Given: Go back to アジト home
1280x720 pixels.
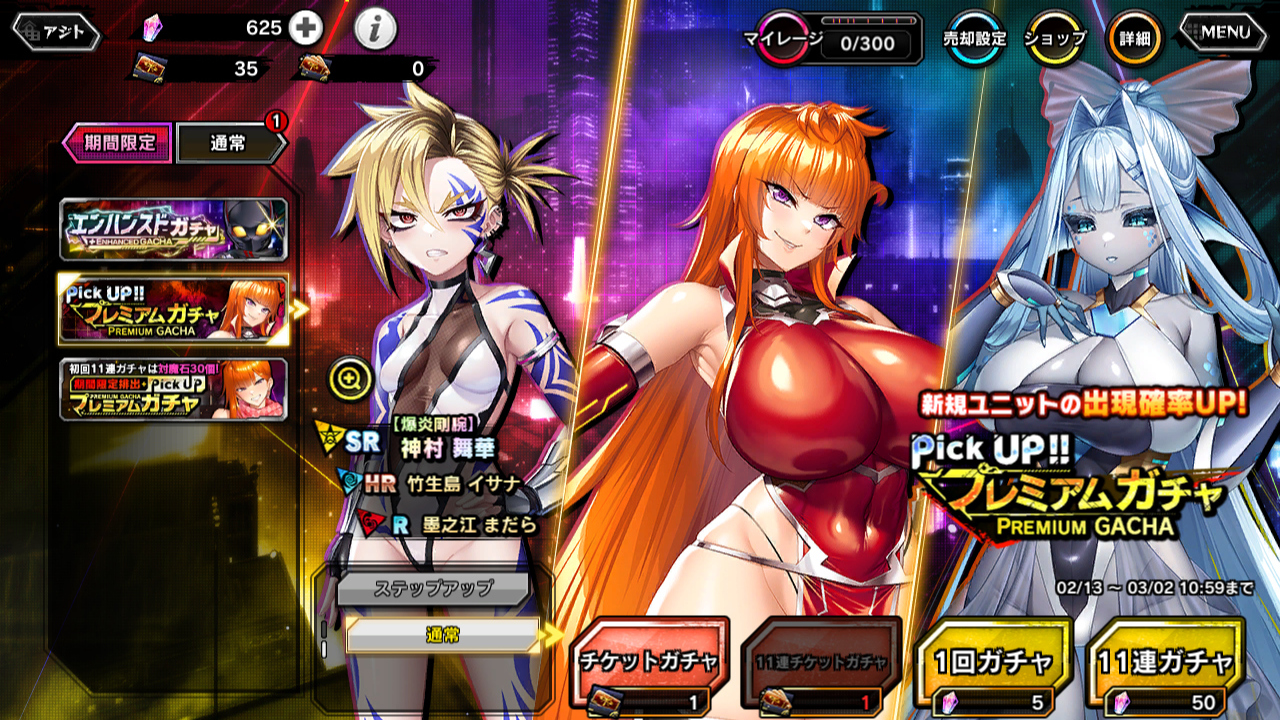Looking at the screenshot, I should click(57, 32).
